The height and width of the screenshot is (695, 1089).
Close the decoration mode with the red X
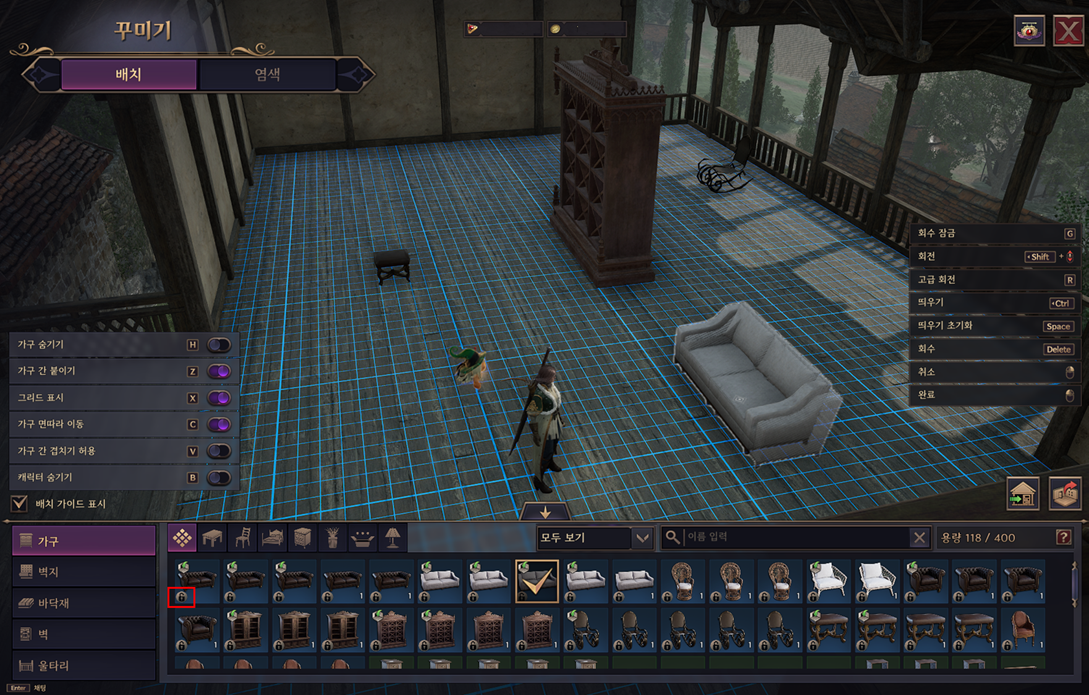(x=1066, y=31)
